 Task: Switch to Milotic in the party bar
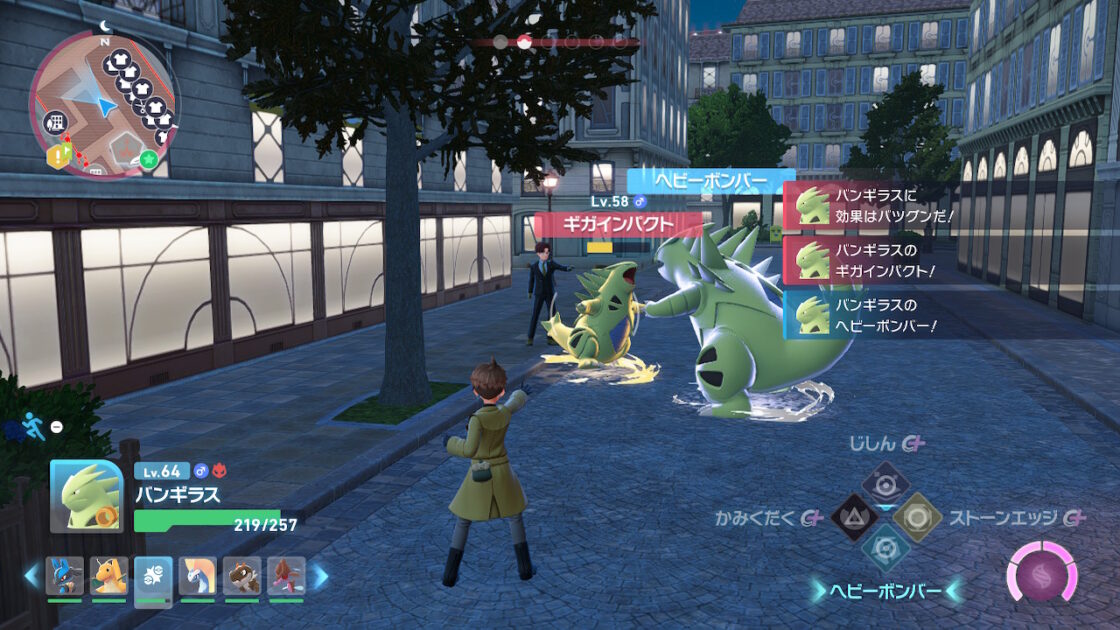click(x=197, y=576)
